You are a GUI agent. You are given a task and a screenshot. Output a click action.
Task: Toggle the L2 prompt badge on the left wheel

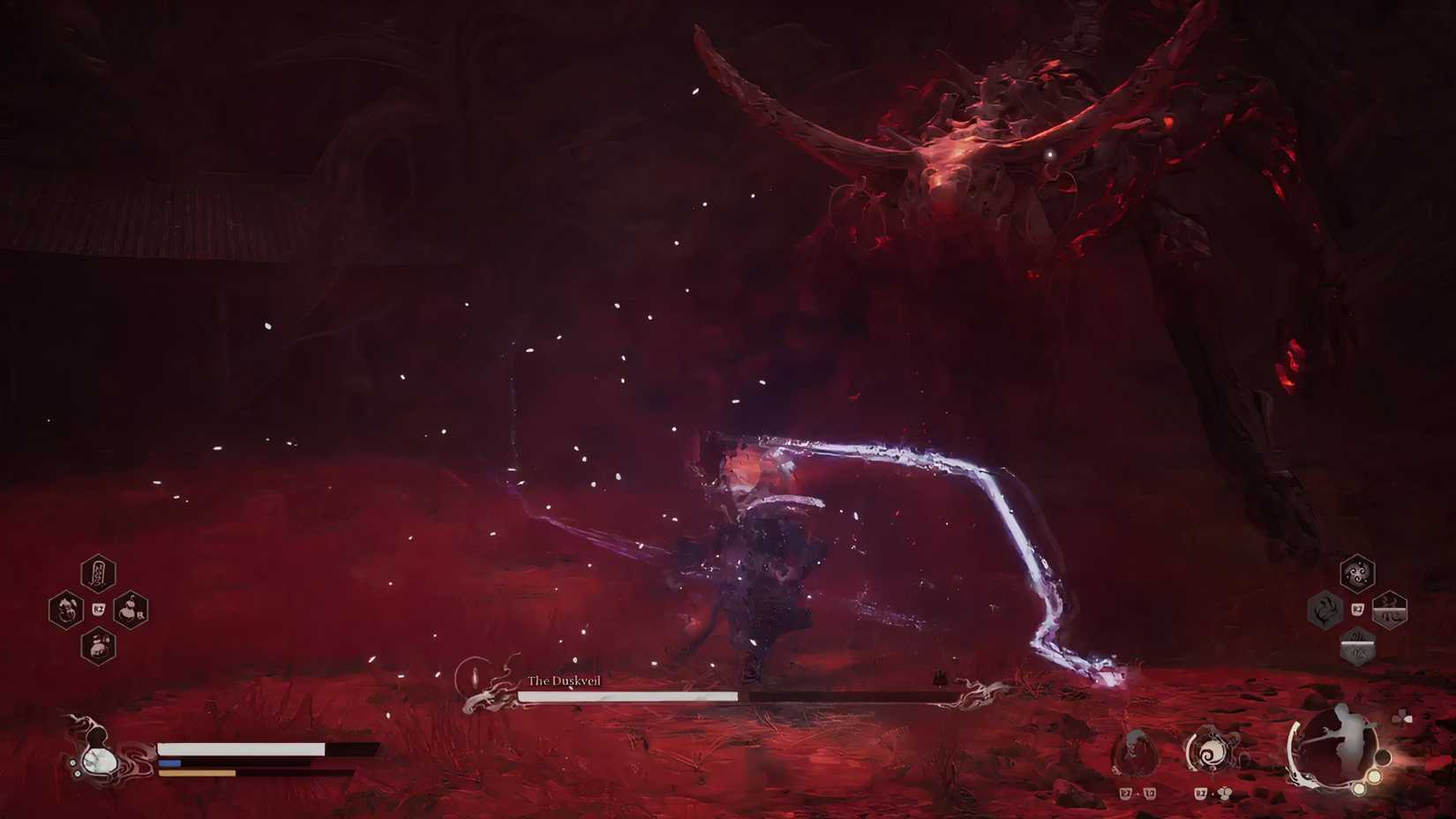99,609
